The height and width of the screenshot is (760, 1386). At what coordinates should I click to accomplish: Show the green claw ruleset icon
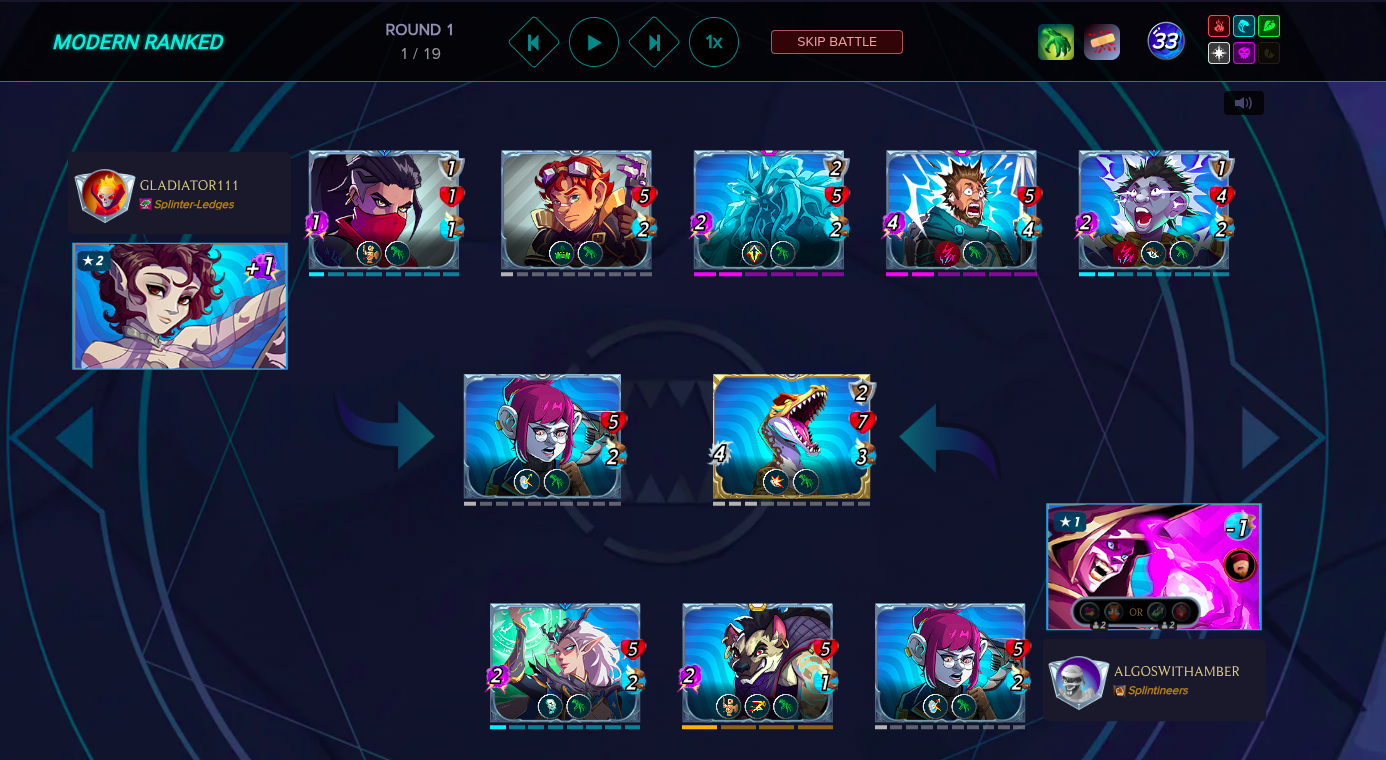point(1056,42)
